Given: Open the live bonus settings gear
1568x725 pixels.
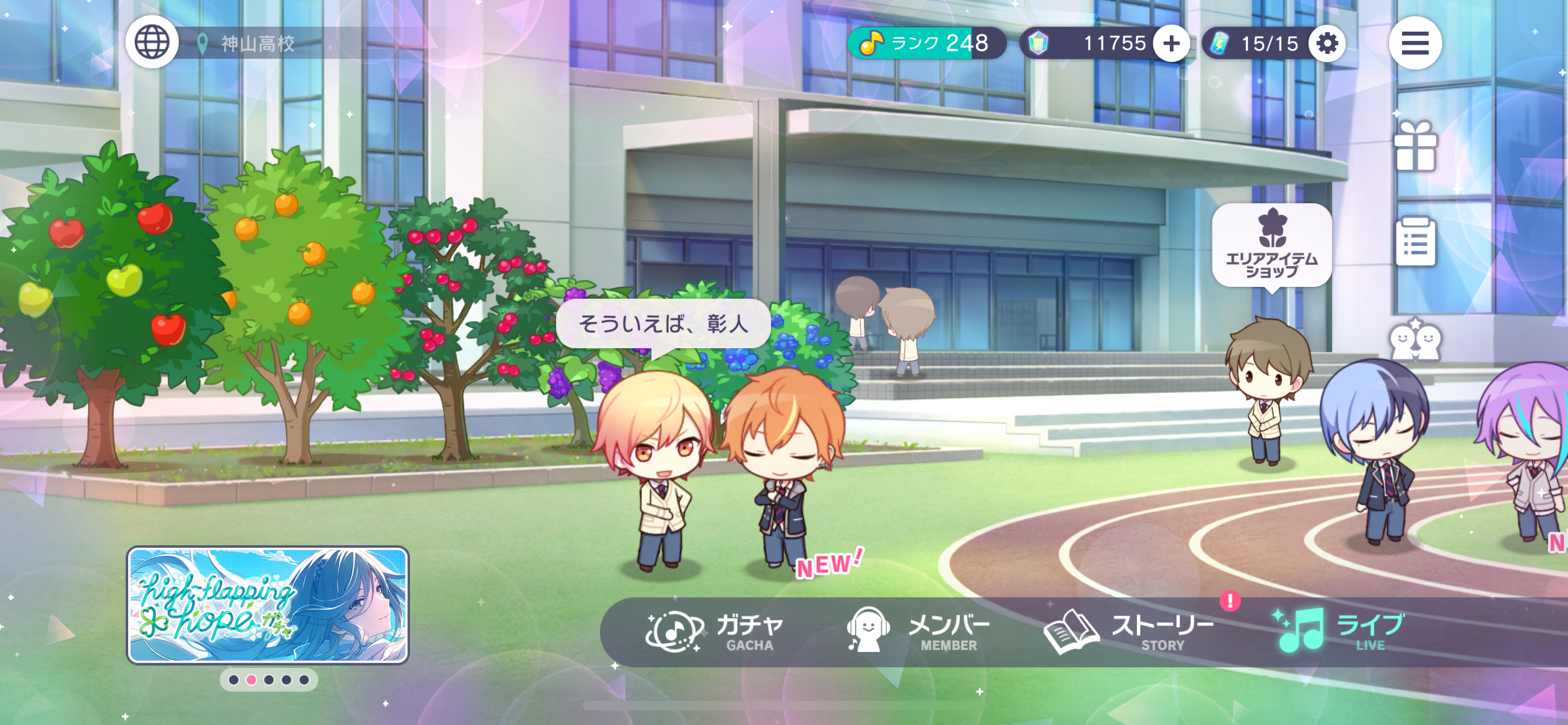Looking at the screenshot, I should (x=1327, y=43).
